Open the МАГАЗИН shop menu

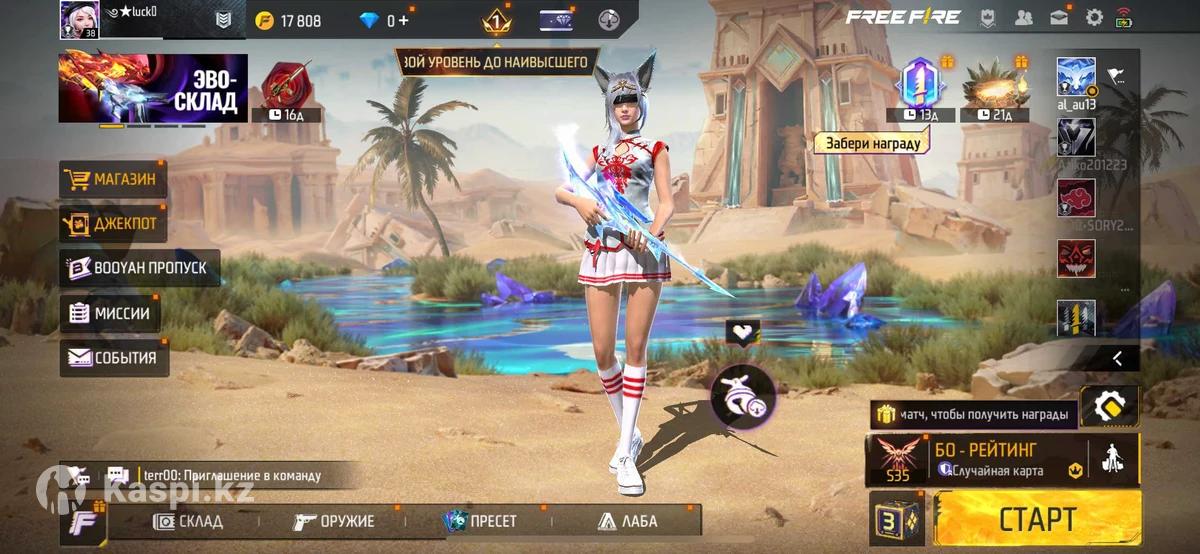pos(113,180)
